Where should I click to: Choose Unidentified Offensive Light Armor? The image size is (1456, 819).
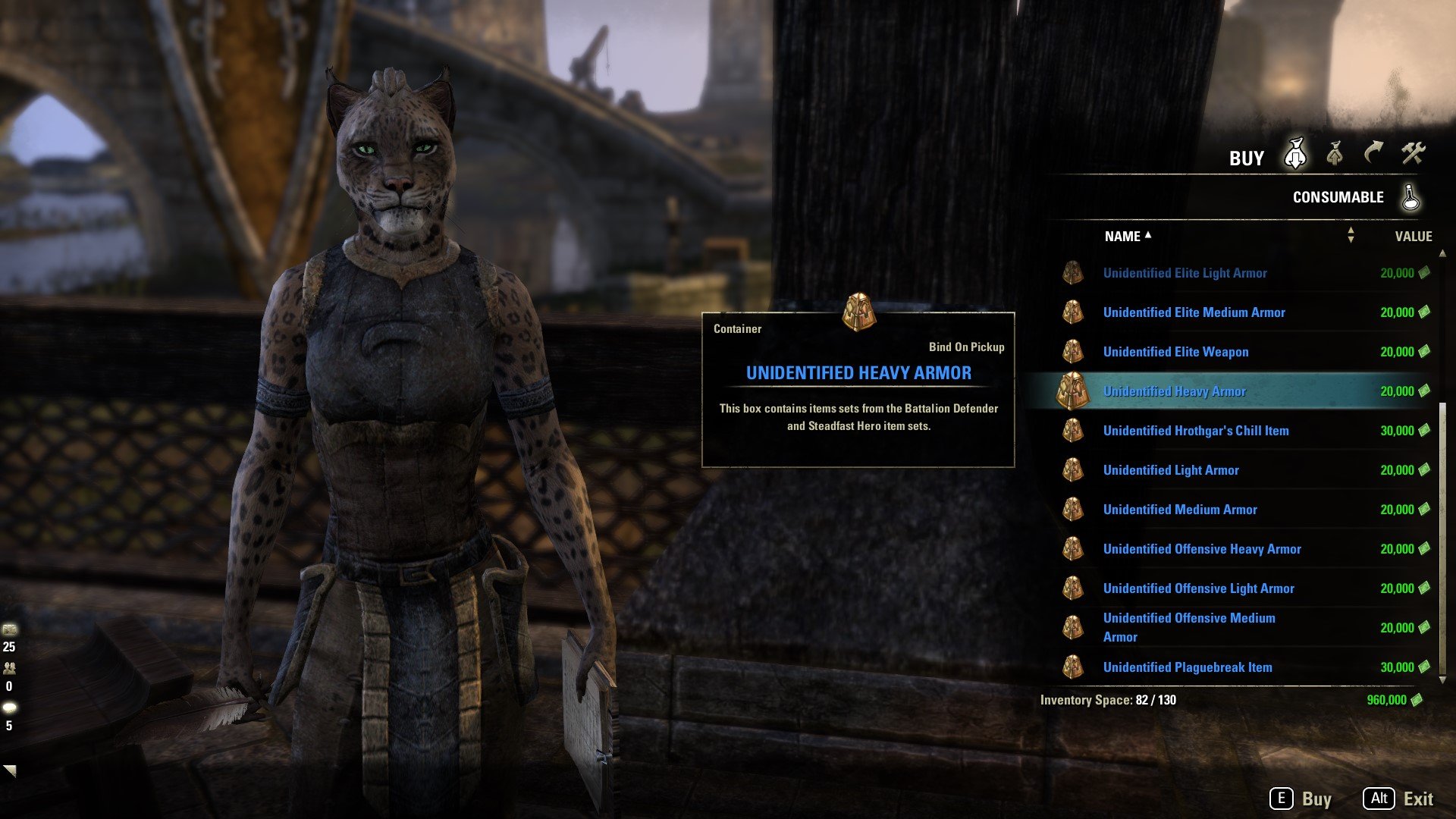1198,588
